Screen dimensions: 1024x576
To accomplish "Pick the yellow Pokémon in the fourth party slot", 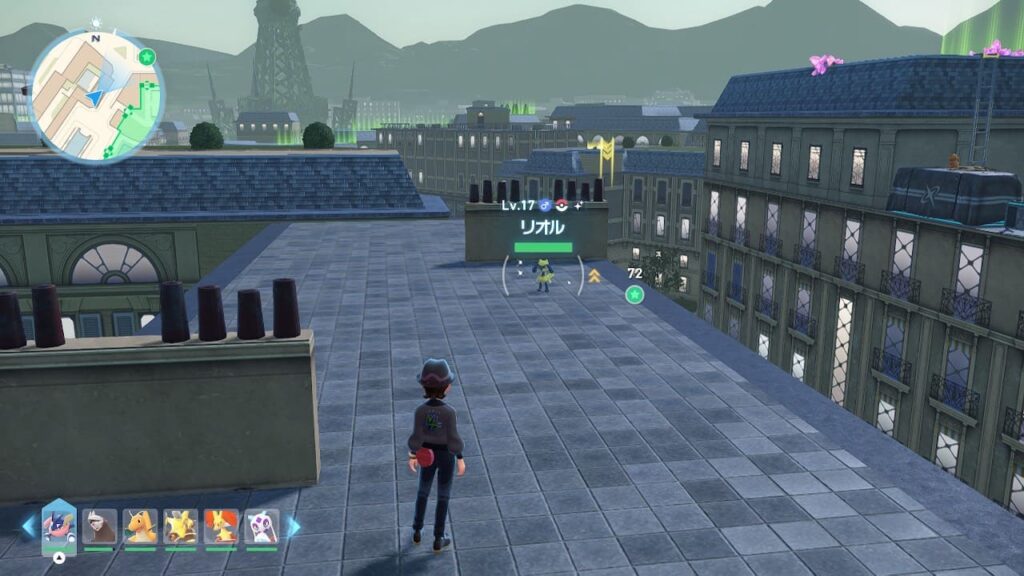I will [180, 526].
